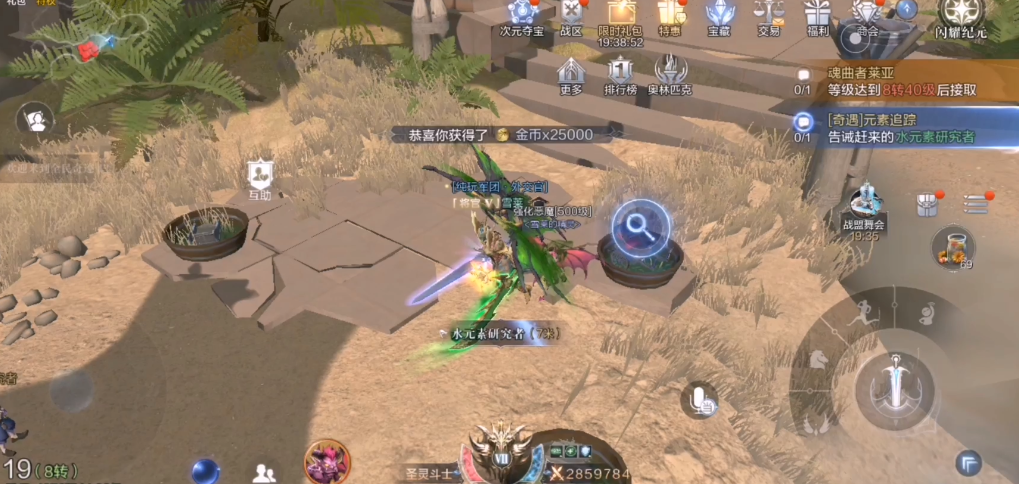Screen dimensions: 1019x484
Task: Open the 战区 war zone menu
Action: 571,15
